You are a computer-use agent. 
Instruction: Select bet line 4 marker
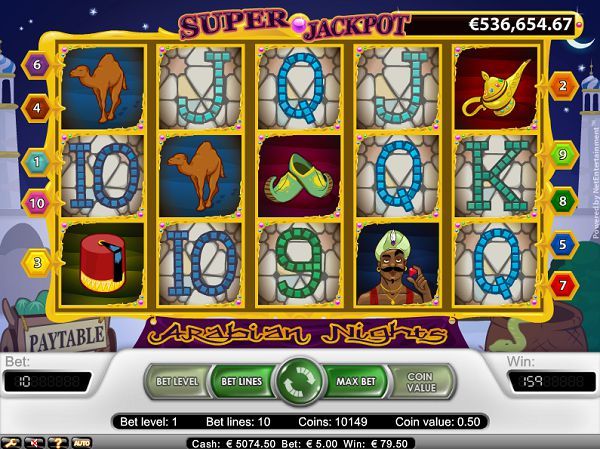[38, 105]
